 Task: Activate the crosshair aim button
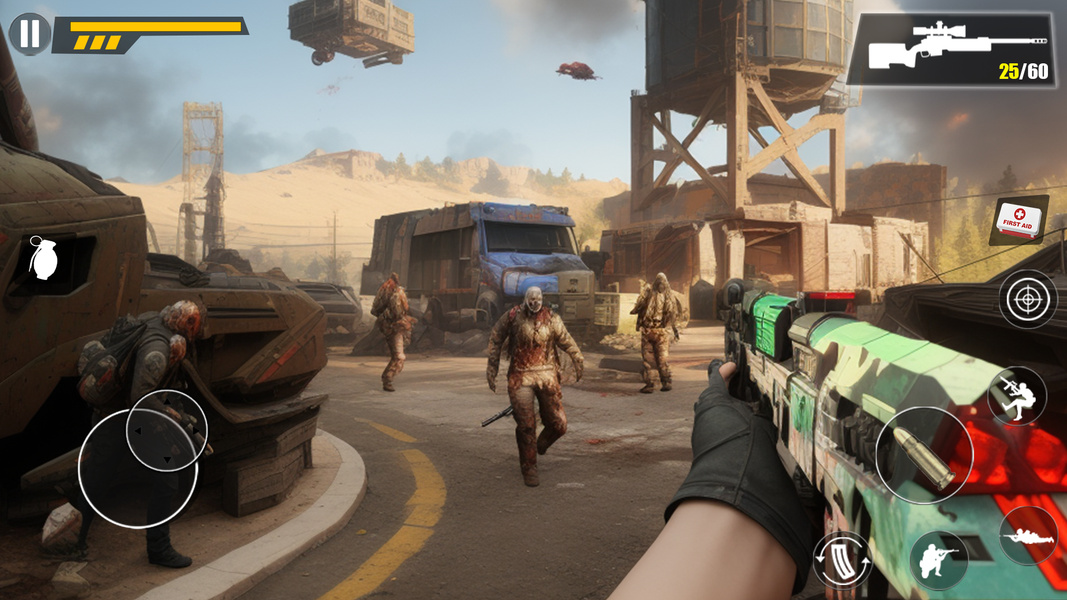(1028, 298)
